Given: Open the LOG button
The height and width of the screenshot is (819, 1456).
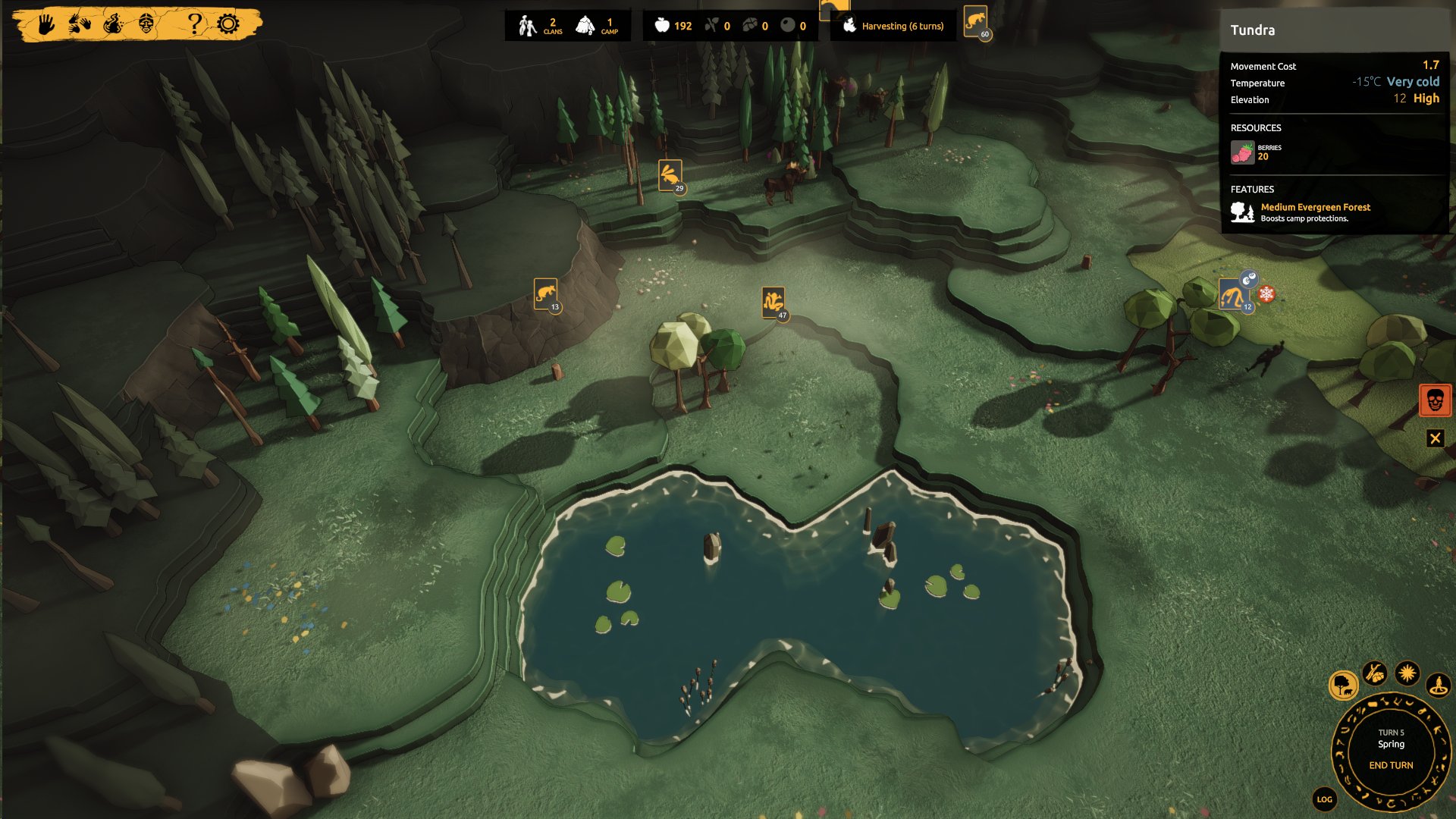Looking at the screenshot, I should (x=1324, y=799).
